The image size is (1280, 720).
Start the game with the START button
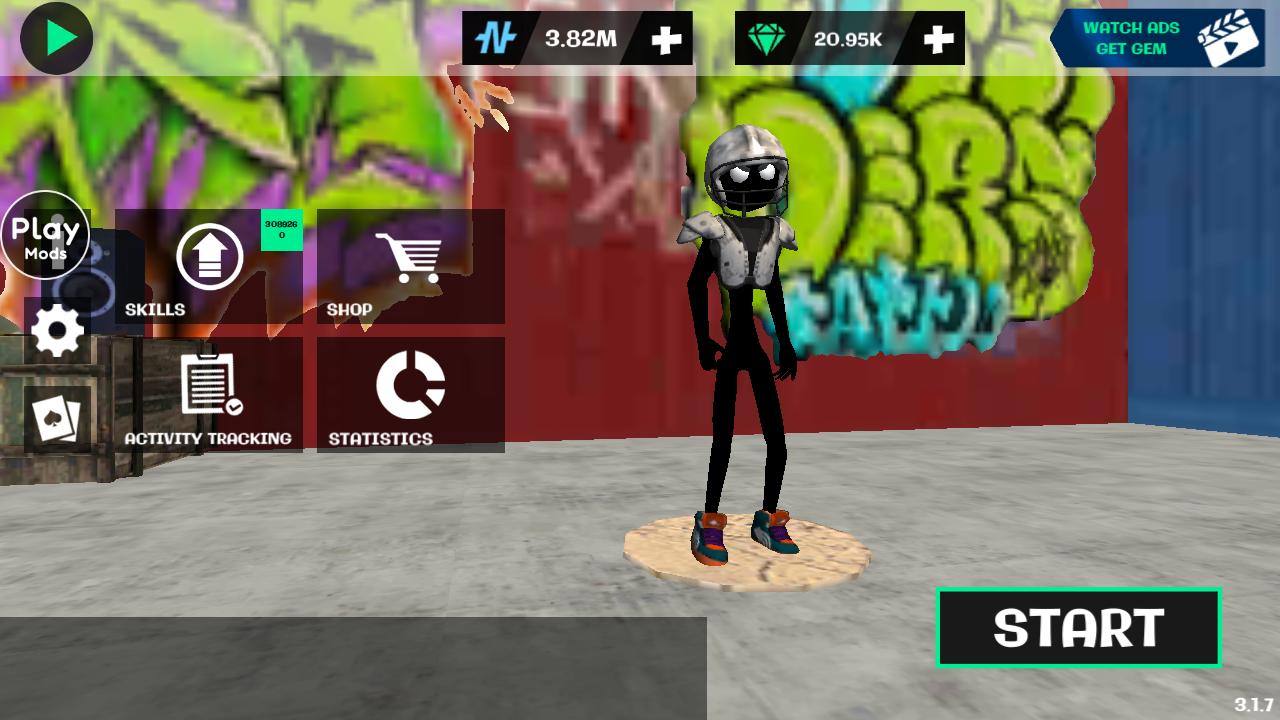coord(1078,628)
